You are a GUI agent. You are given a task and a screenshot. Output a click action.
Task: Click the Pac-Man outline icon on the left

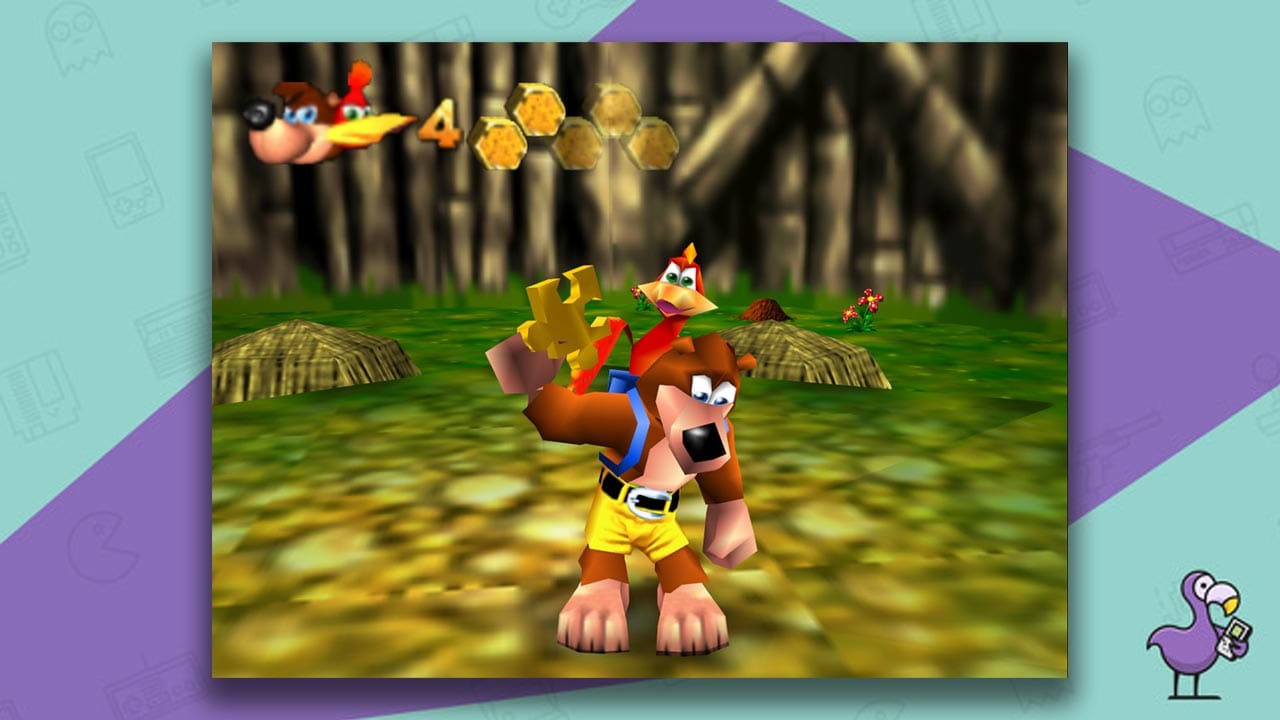click(100, 545)
